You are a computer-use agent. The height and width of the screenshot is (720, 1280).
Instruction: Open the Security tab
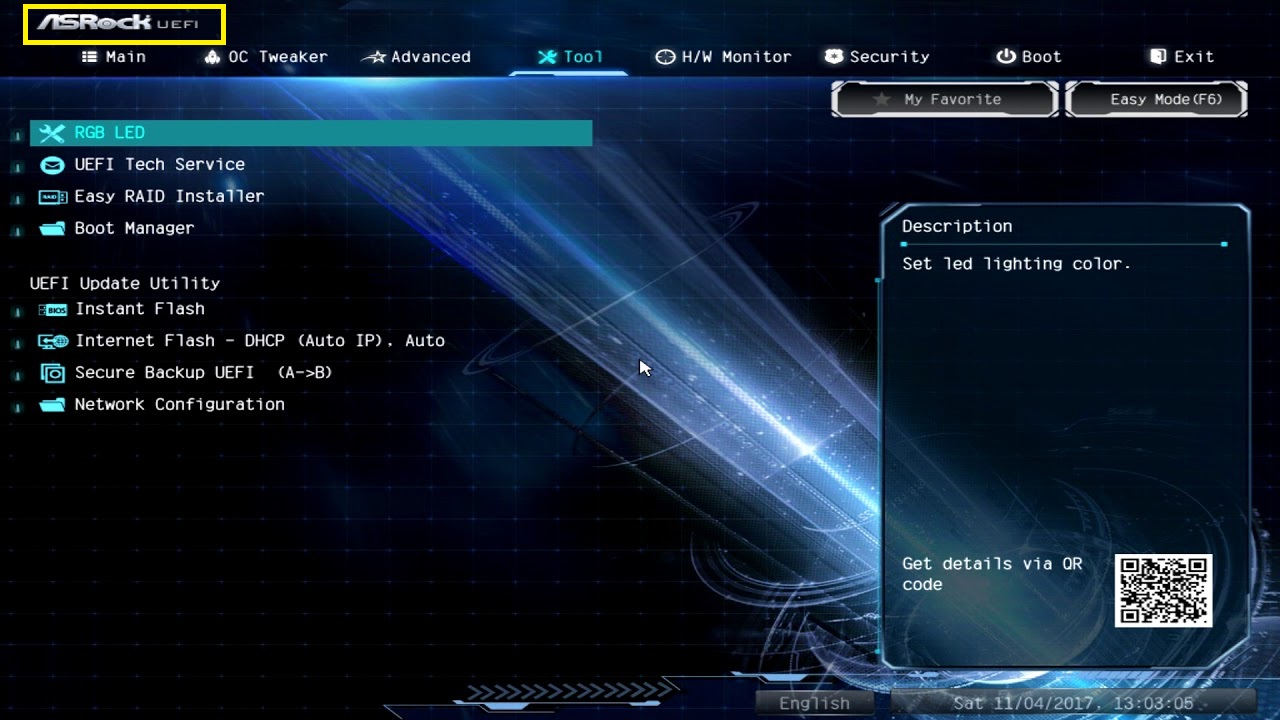click(x=877, y=57)
